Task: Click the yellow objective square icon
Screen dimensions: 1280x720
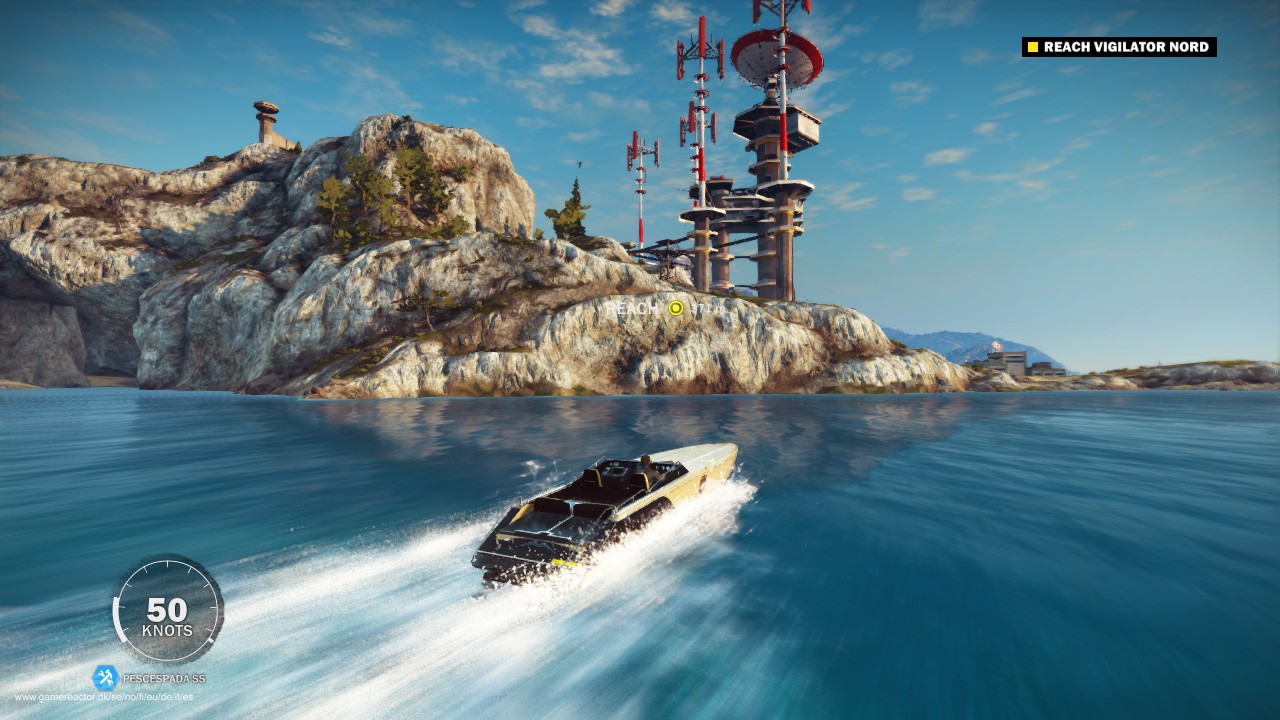Action: pyautogui.click(x=1031, y=46)
